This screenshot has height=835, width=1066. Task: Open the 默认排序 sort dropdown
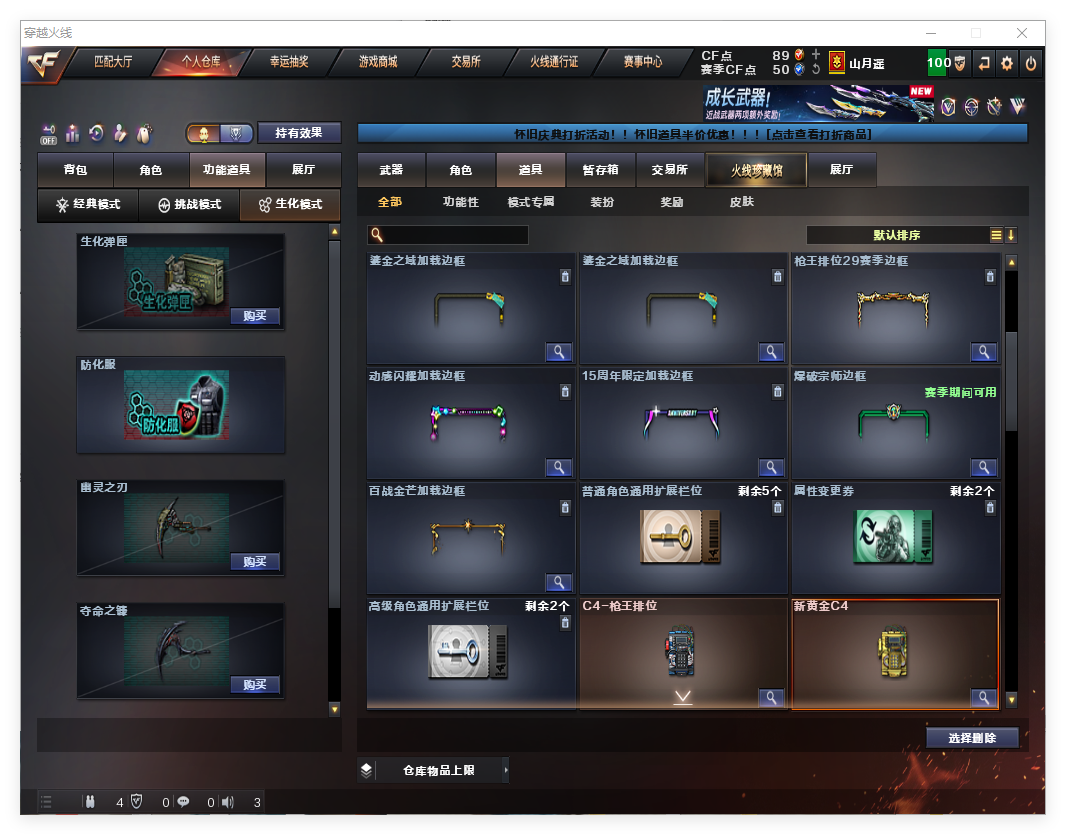[x=896, y=235]
